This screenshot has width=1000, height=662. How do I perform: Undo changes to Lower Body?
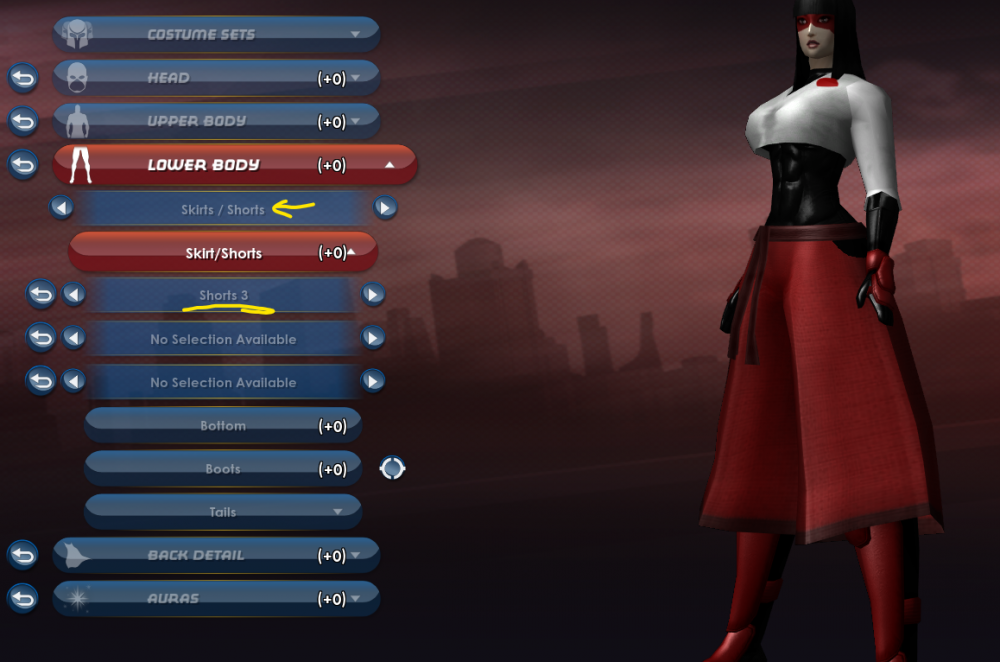(22, 164)
